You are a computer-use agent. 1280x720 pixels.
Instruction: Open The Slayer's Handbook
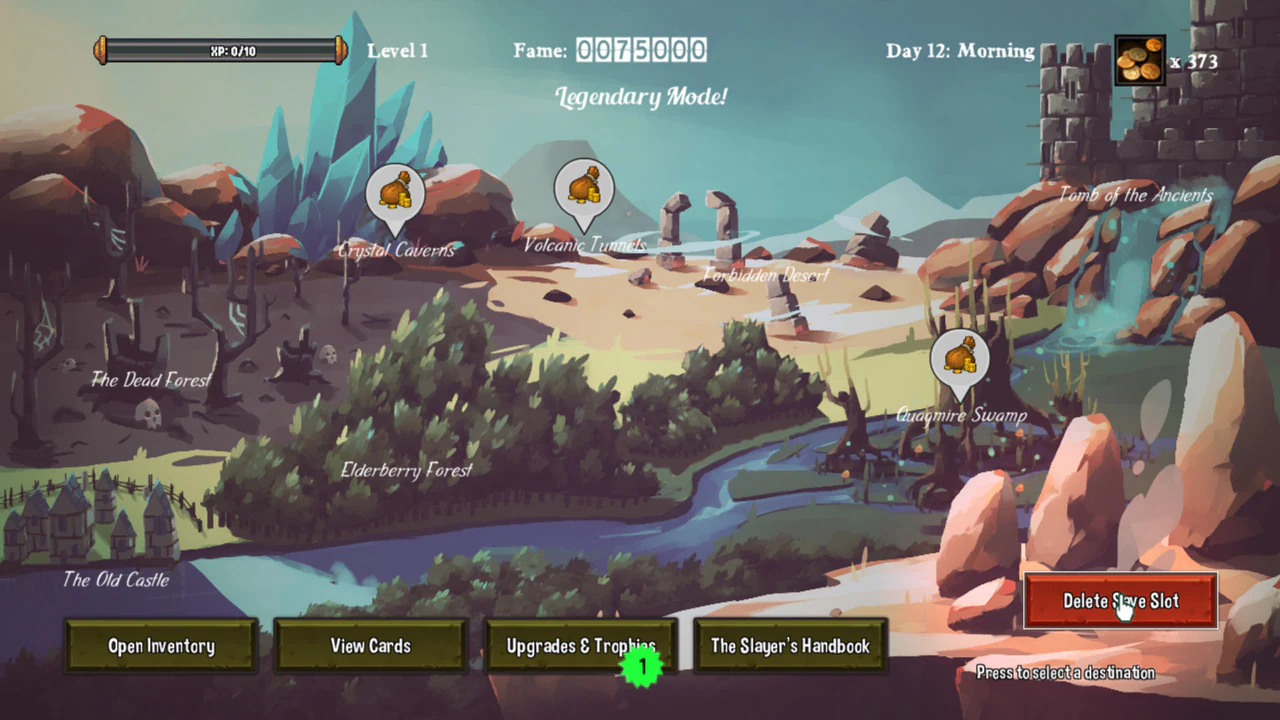(x=790, y=646)
